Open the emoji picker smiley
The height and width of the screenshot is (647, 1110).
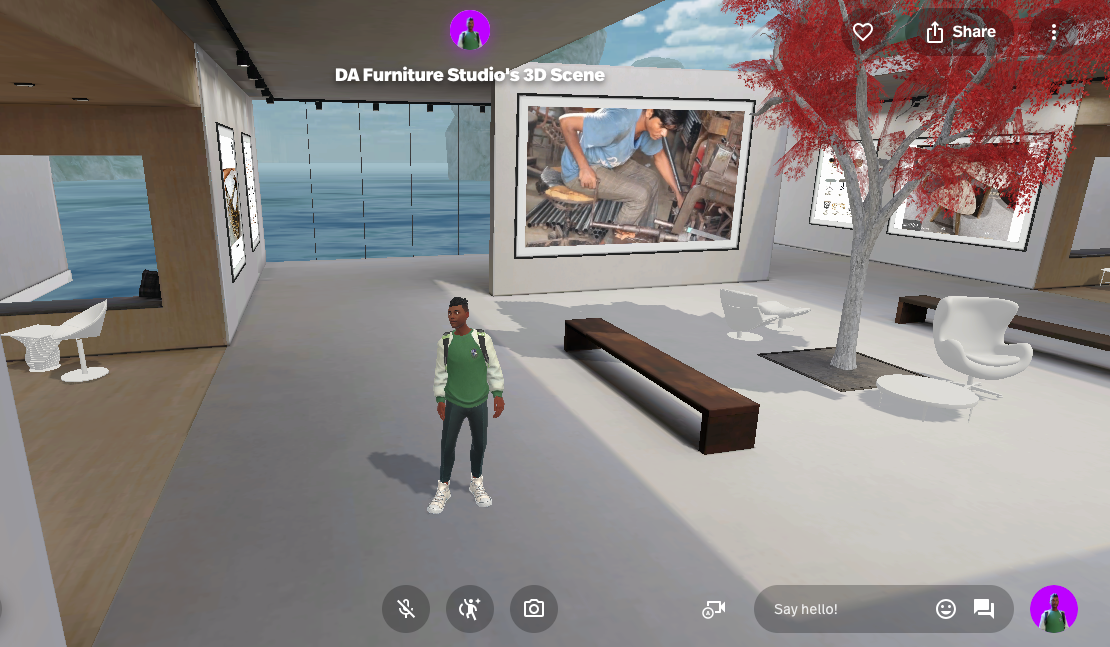[x=946, y=609]
